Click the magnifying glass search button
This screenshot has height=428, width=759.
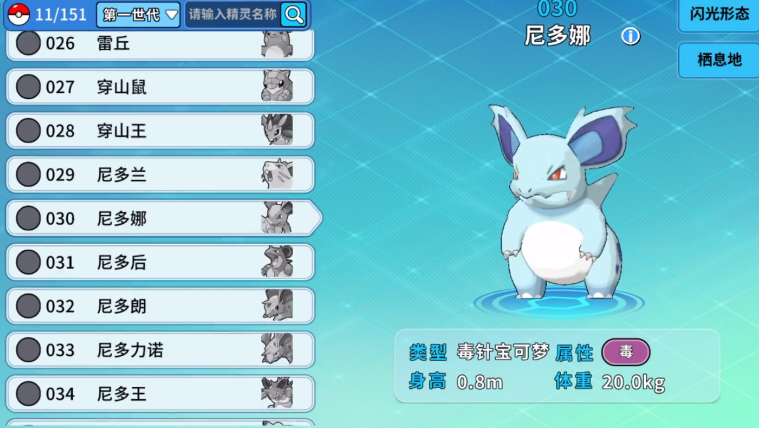pyautogui.click(x=294, y=14)
